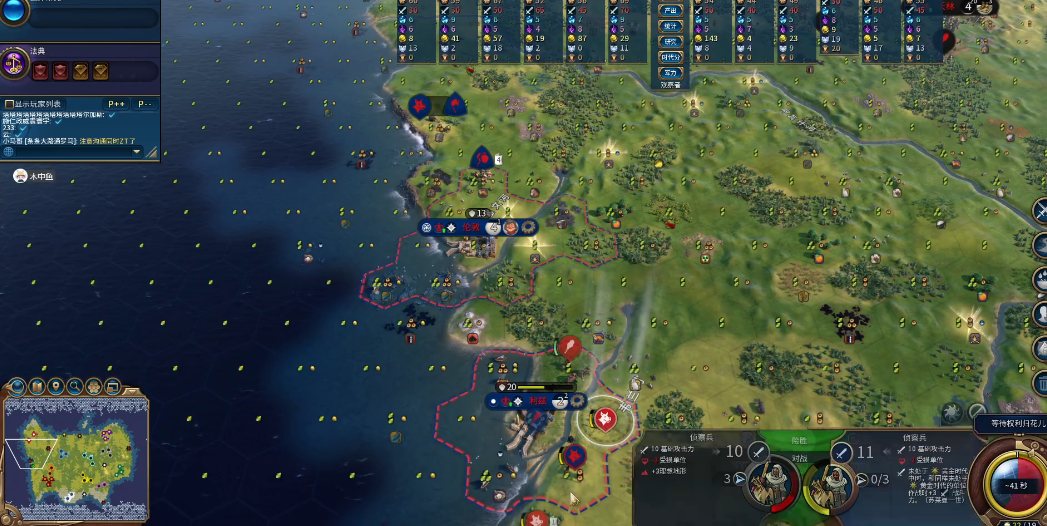
Task: Select the red governance policy card slot
Action: 41,71
